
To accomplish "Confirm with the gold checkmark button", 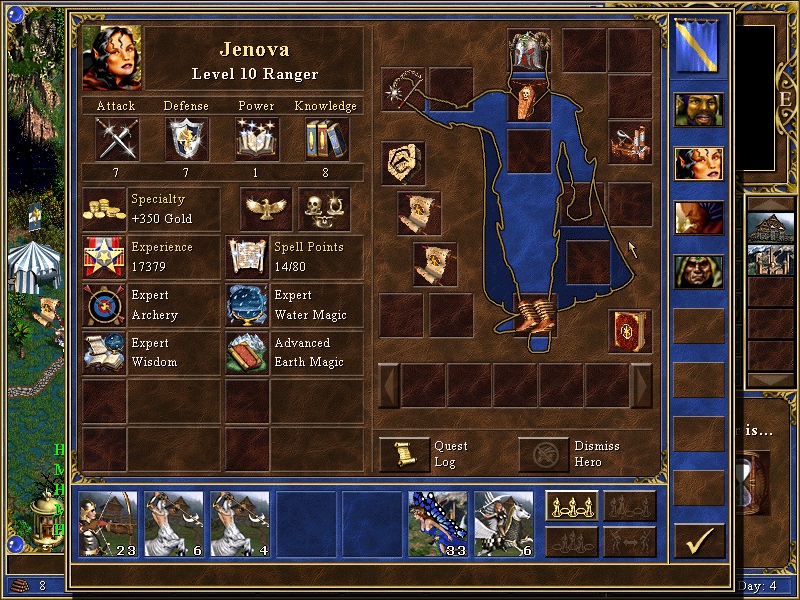I will pyautogui.click(x=699, y=541).
